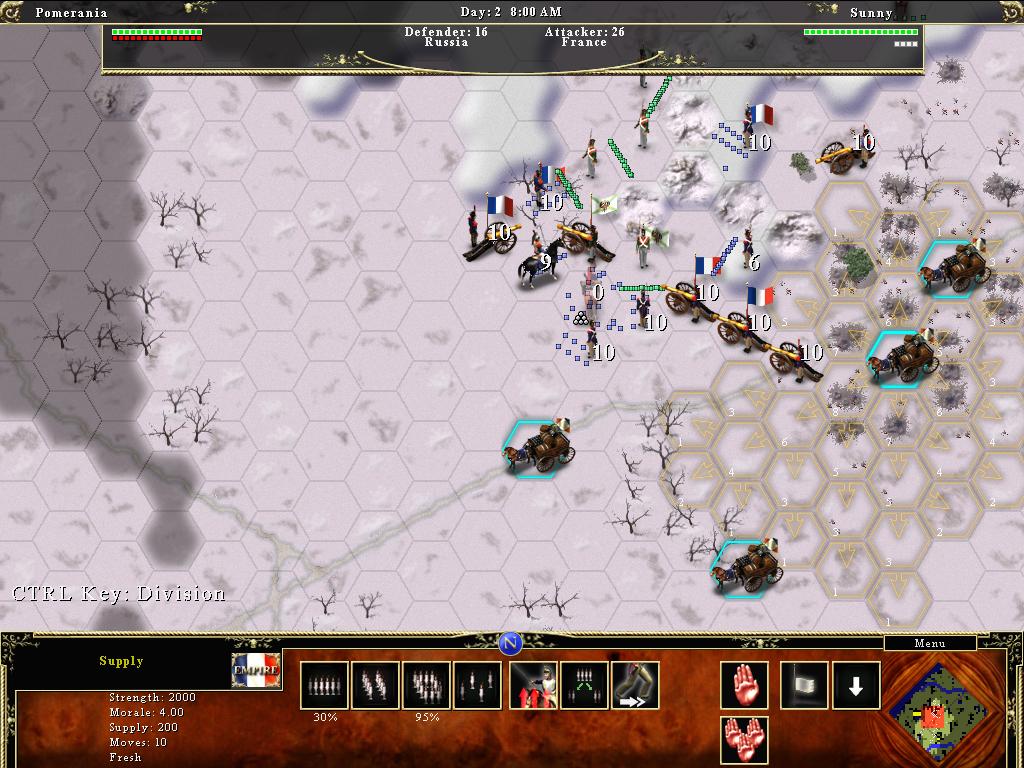Click the French Empire flag emblem
Image resolution: width=1024 pixels, height=768 pixels.
tap(255, 669)
